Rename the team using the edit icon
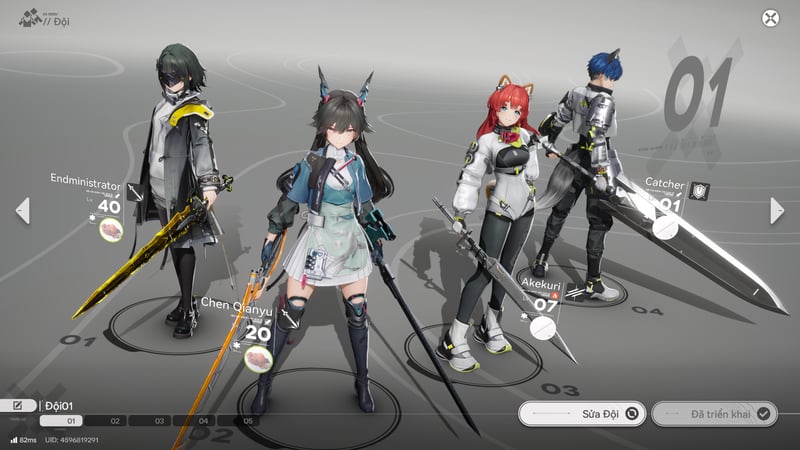This screenshot has width=800, height=450. coord(18,406)
